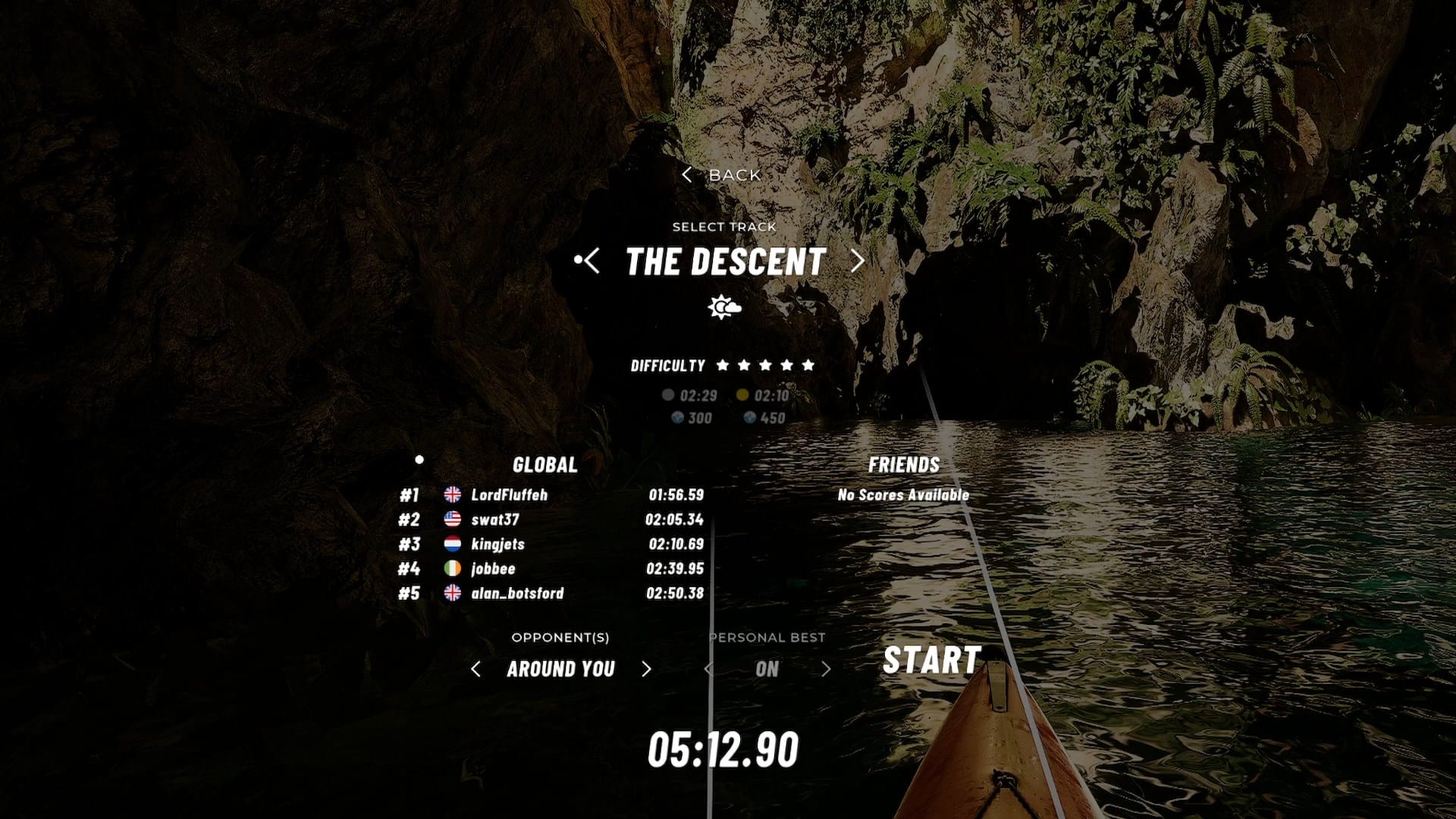This screenshot has width=1456, height=819.
Task: Start the race on The Descent
Action: [x=932, y=660]
